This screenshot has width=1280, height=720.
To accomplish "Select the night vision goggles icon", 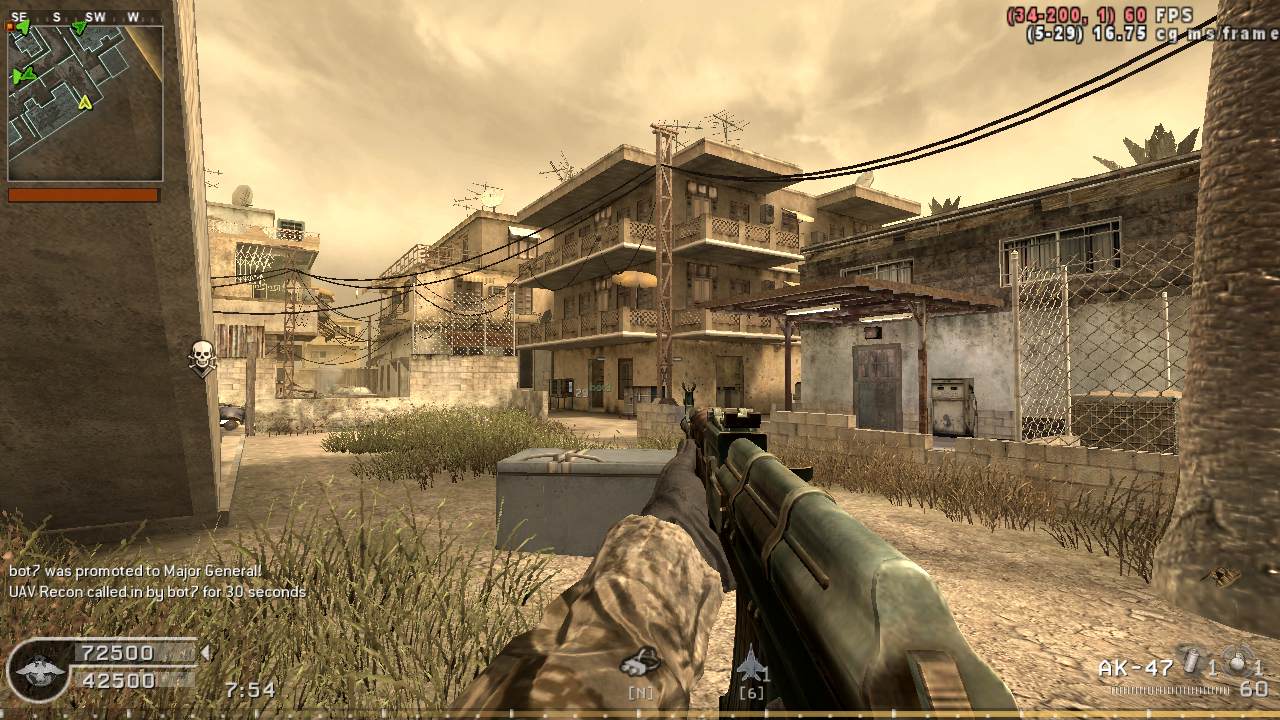I will pos(640,661).
